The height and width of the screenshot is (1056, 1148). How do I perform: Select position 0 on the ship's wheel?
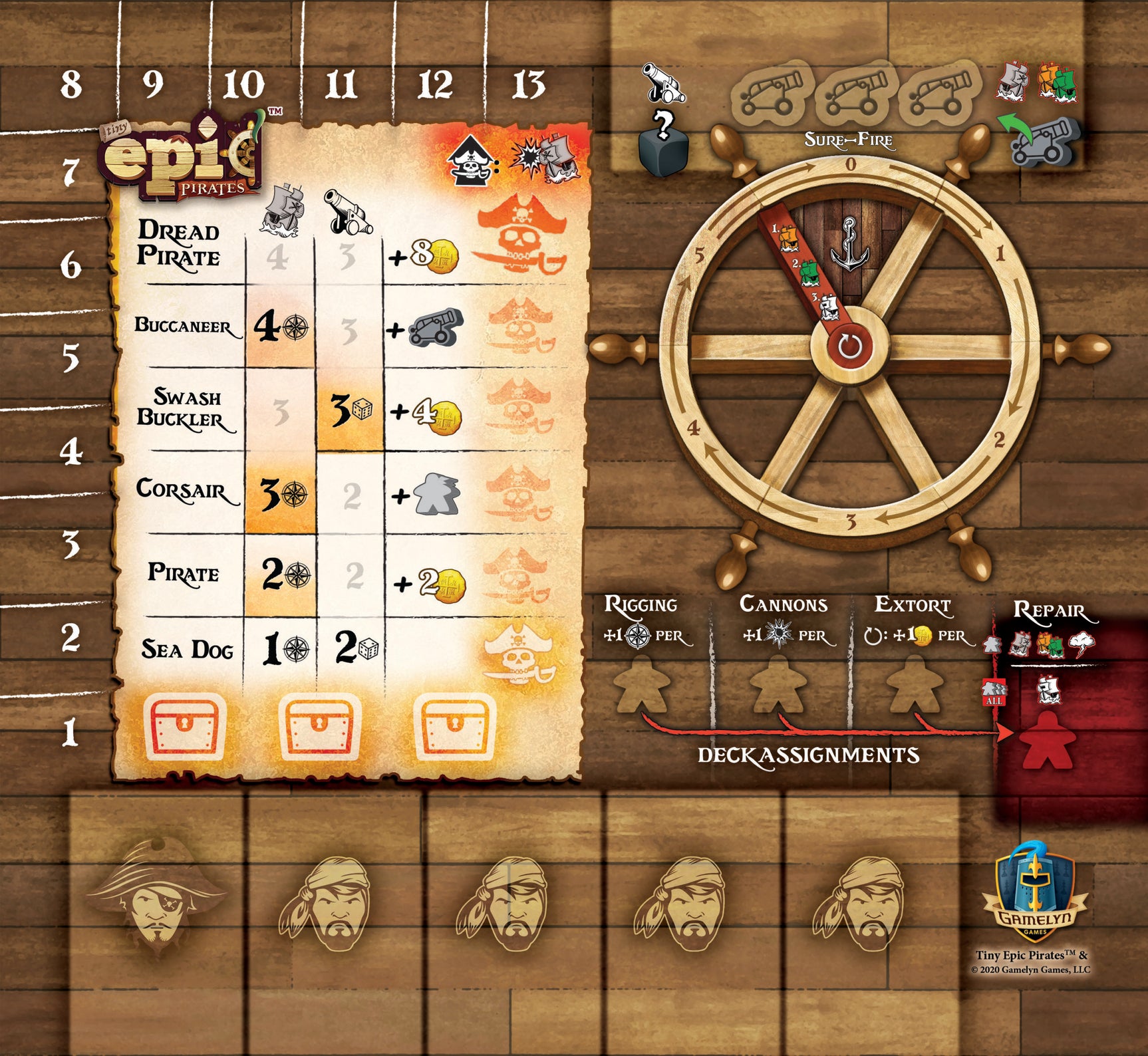coord(850,164)
